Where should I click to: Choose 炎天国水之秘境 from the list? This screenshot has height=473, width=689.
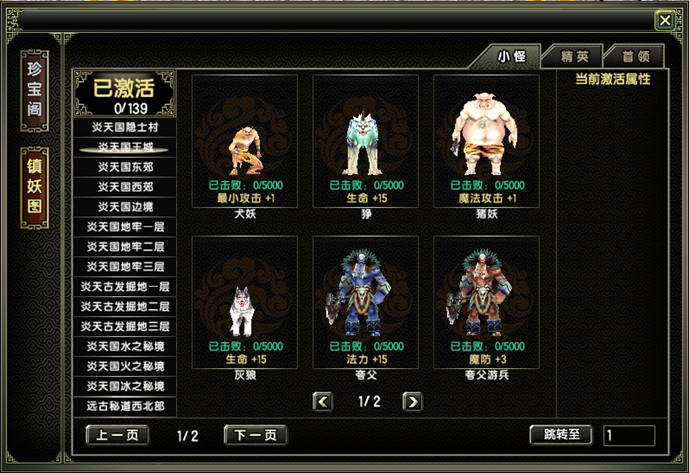coord(126,346)
